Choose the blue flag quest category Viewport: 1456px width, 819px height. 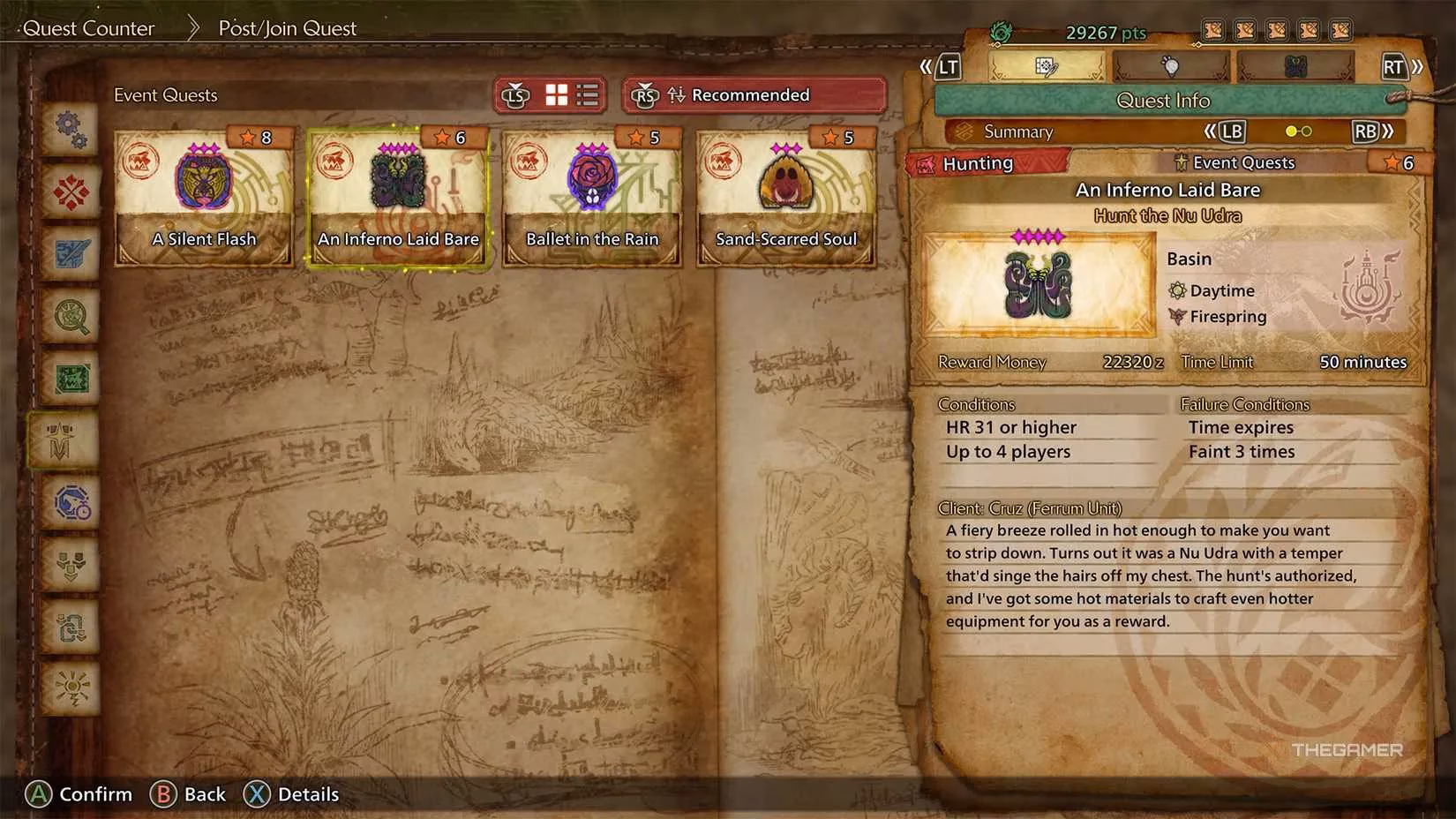point(71,254)
